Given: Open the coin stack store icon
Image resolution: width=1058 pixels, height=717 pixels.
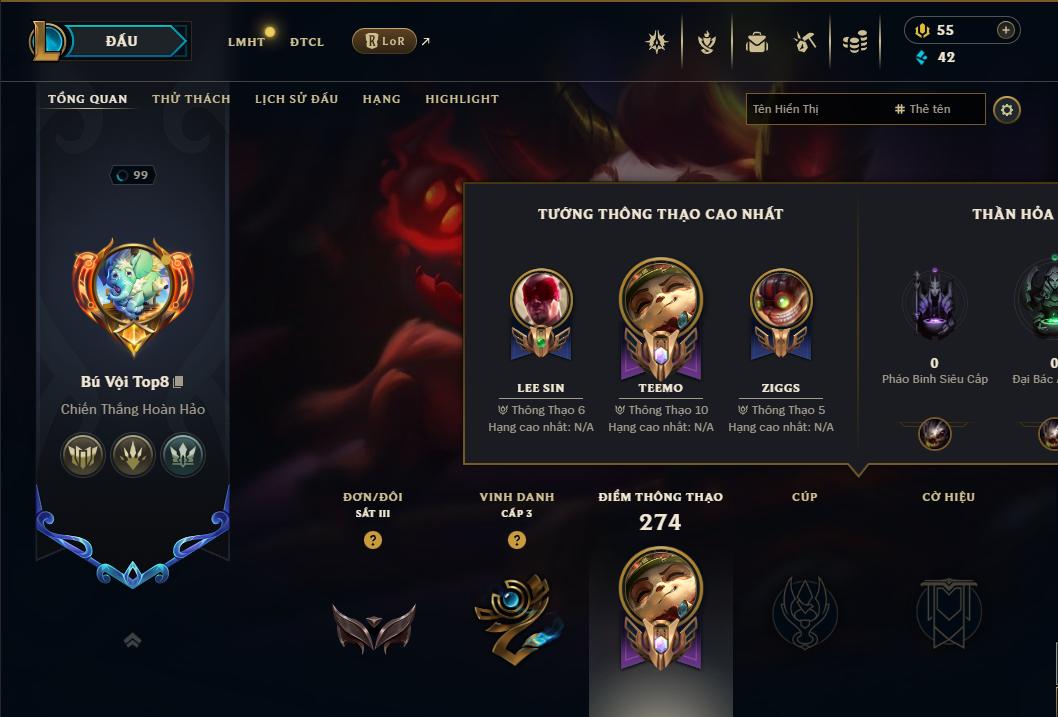Looking at the screenshot, I should tap(854, 42).
